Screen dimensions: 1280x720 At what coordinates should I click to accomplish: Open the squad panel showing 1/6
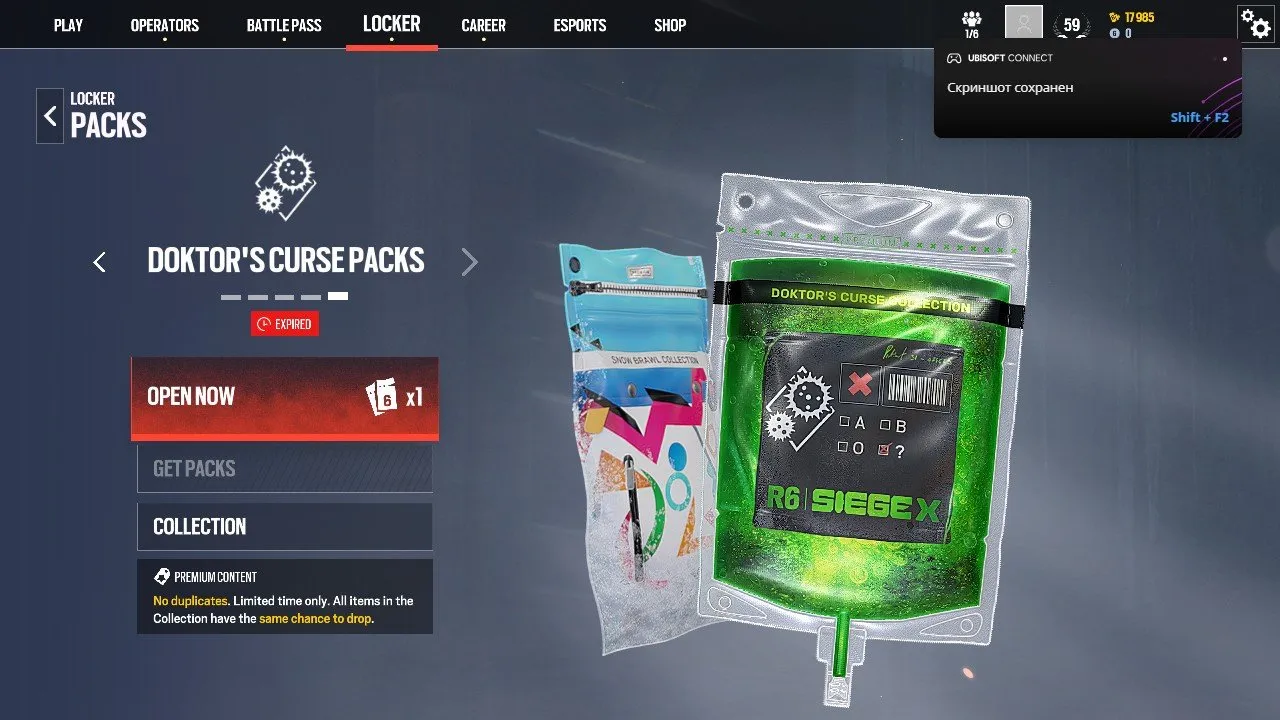coord(971,22)
